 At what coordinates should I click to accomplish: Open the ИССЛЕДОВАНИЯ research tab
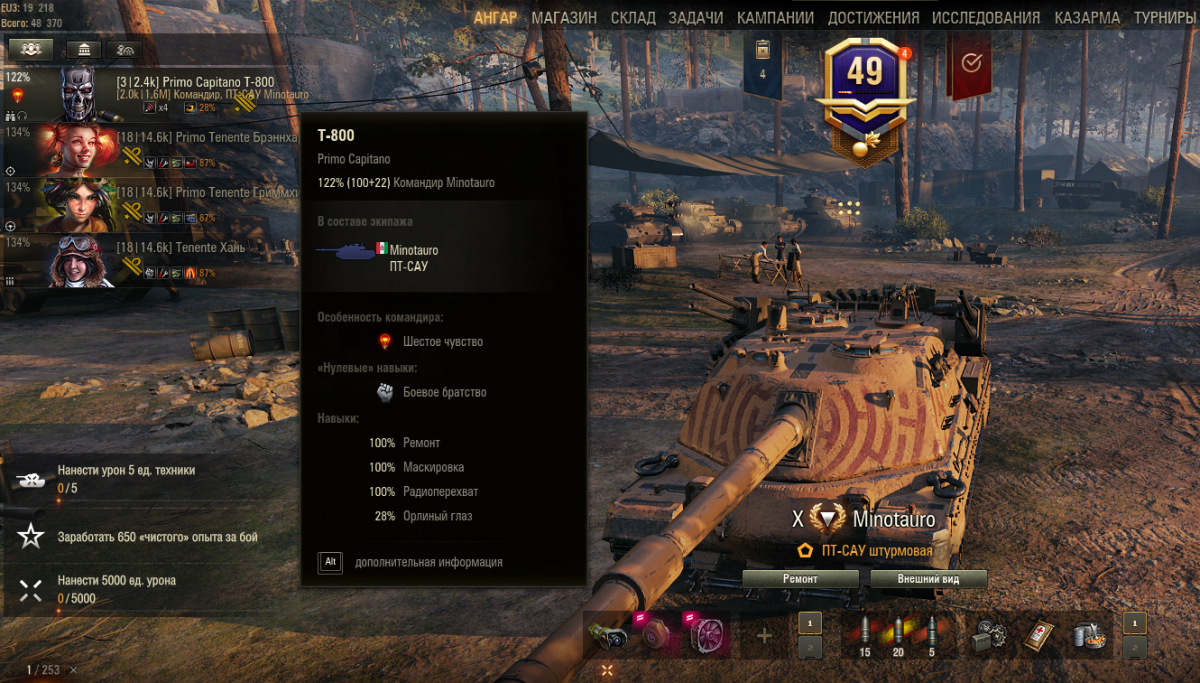point(985,18)
